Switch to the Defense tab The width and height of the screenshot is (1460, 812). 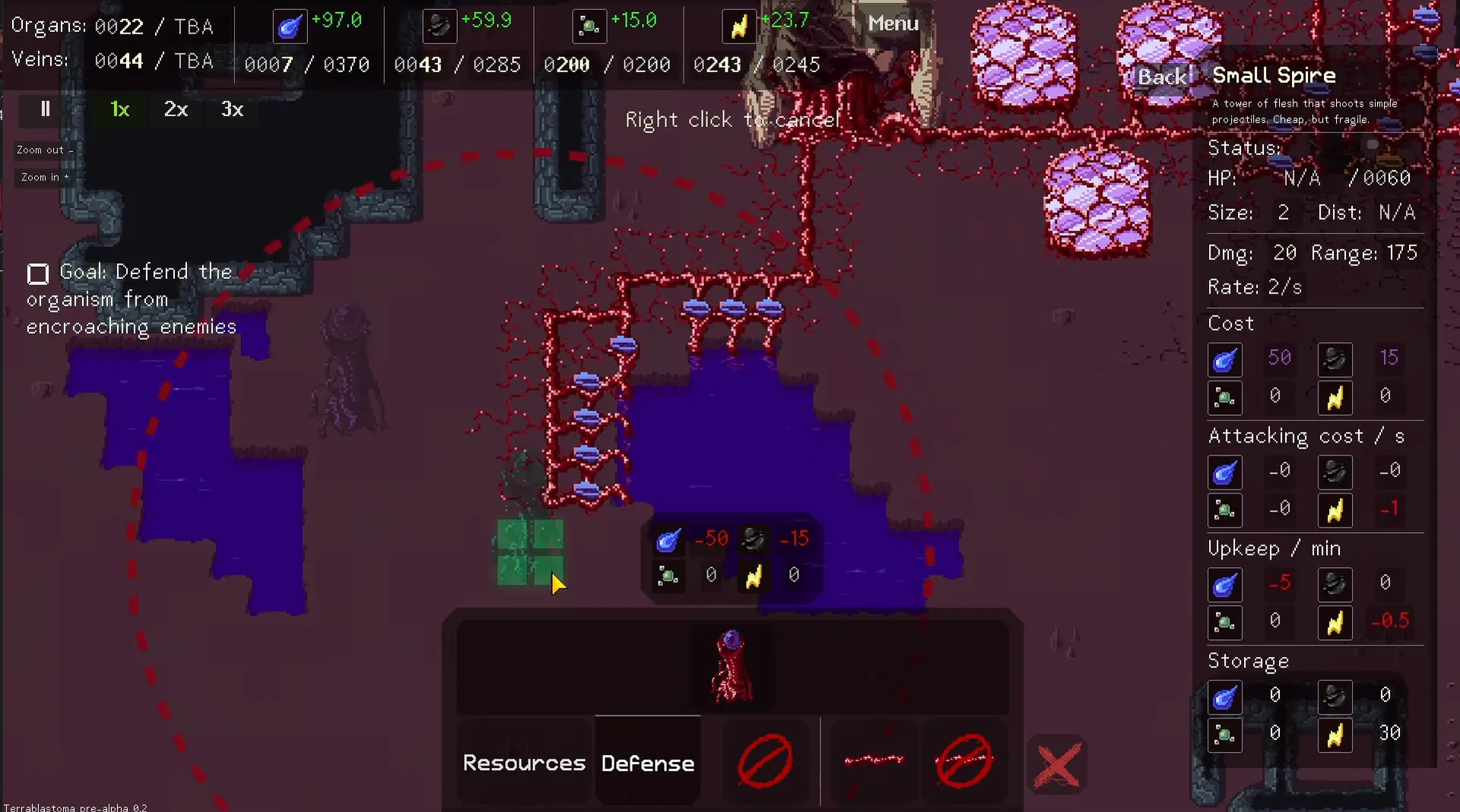pos(648,763)
